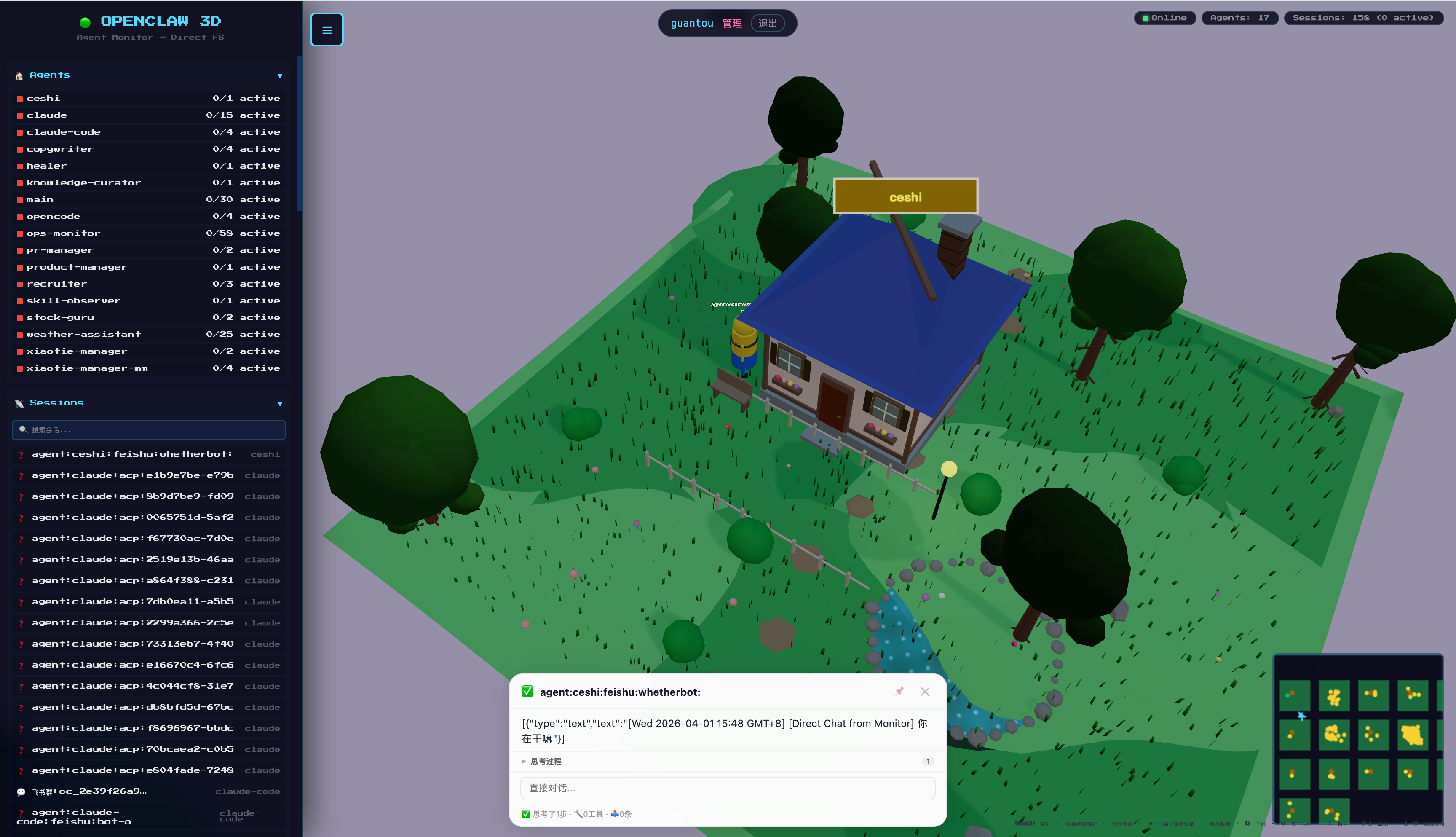Viewport: 1456px width, 837px height.
Task: Open the 管理 admin link
Action: pos(731,24)
